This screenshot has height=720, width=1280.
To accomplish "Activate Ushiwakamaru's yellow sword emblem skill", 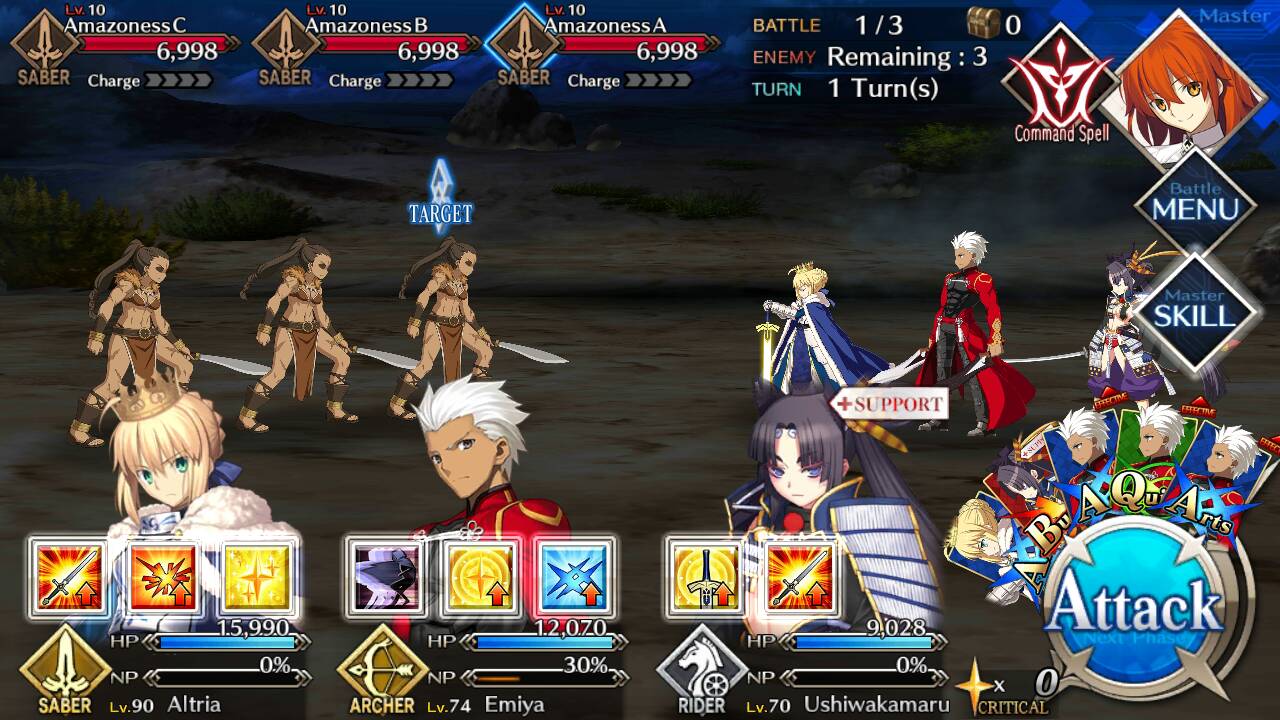I will [704, 578].
